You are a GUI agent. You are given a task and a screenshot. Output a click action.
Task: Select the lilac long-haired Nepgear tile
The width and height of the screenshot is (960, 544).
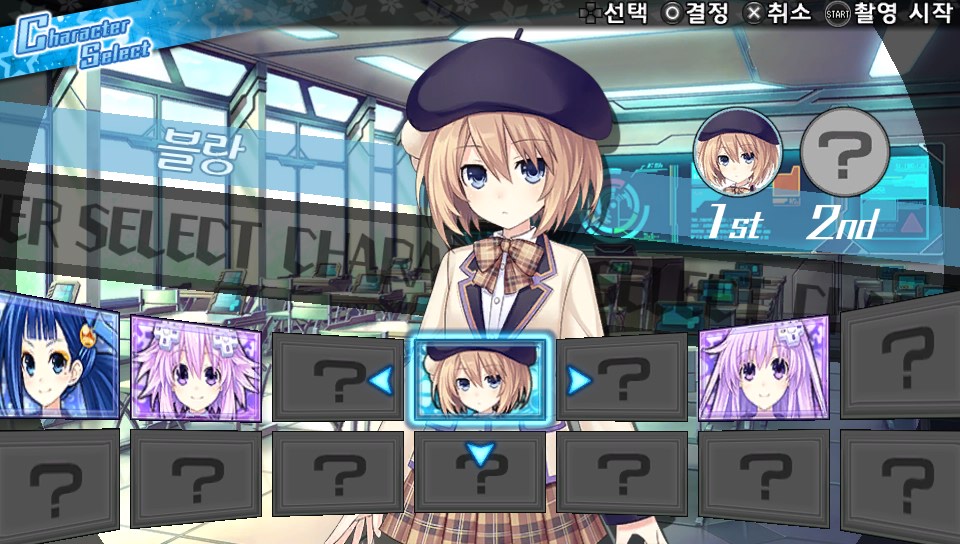click(763, 368)
